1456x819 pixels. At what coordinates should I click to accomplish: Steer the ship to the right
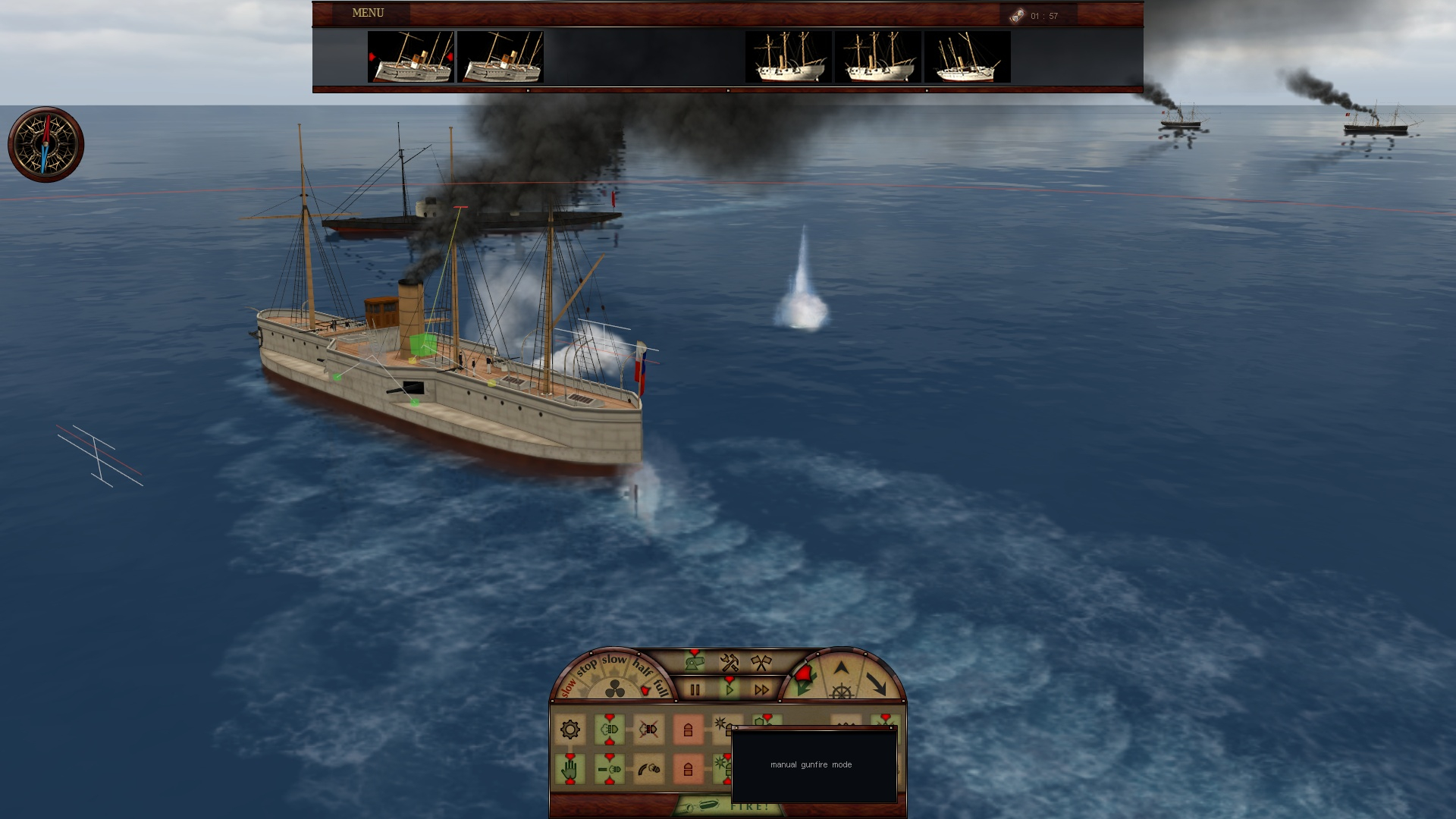pyautogui.click(x=877, y=684)
